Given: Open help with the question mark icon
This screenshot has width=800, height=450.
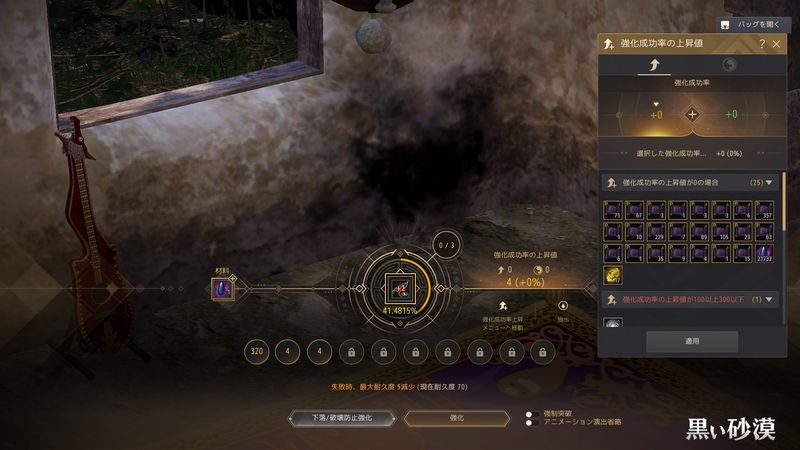Looking at the screenshot, I should click(x=761, y=44).
